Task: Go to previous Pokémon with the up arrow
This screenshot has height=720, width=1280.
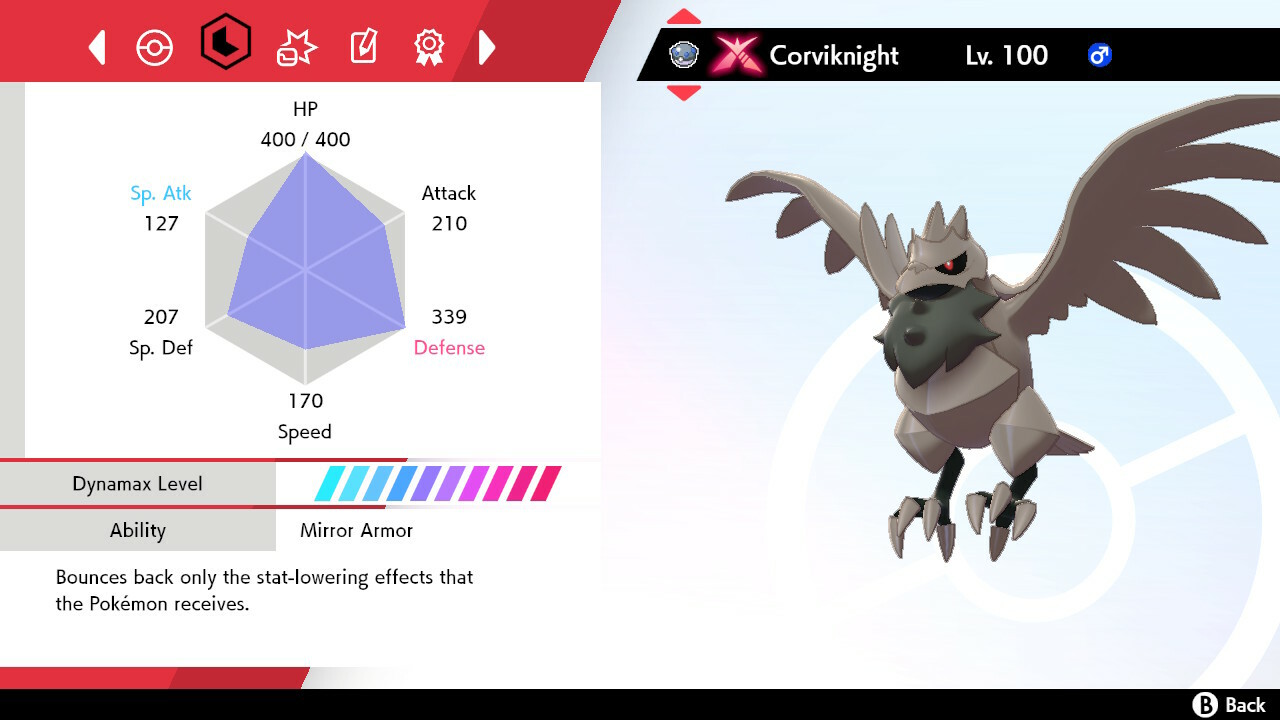Action: [x=684, y=17]
